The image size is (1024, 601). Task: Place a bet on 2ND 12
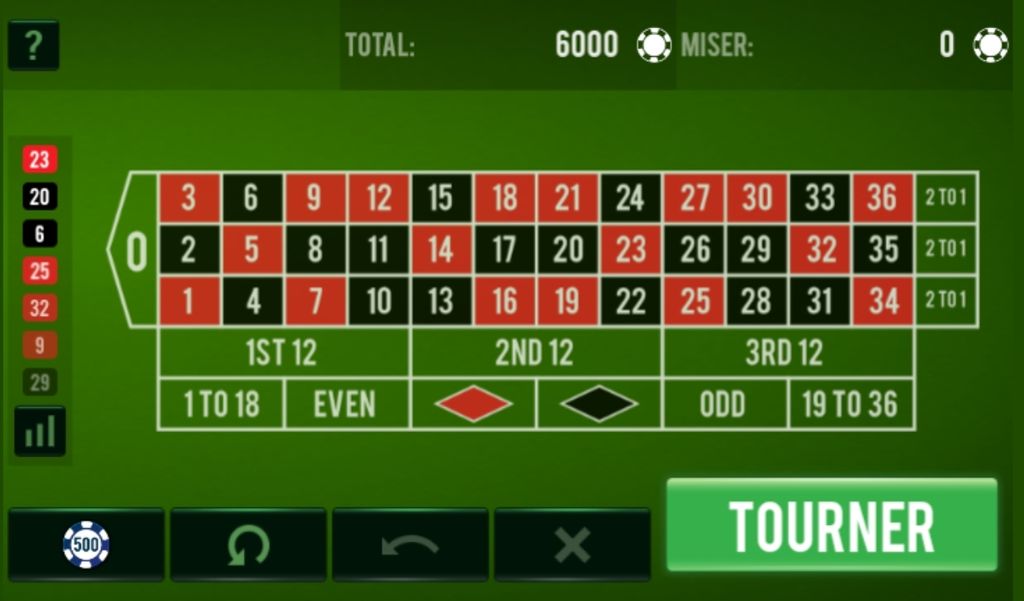536,353
